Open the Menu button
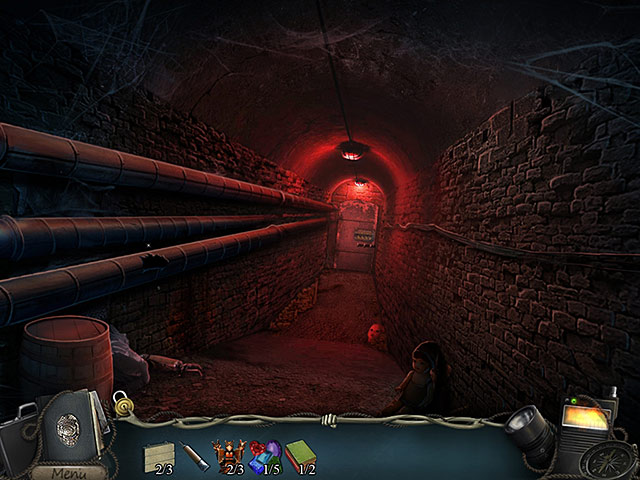Screen dimensions: 640x480 [x=69, y=472]
